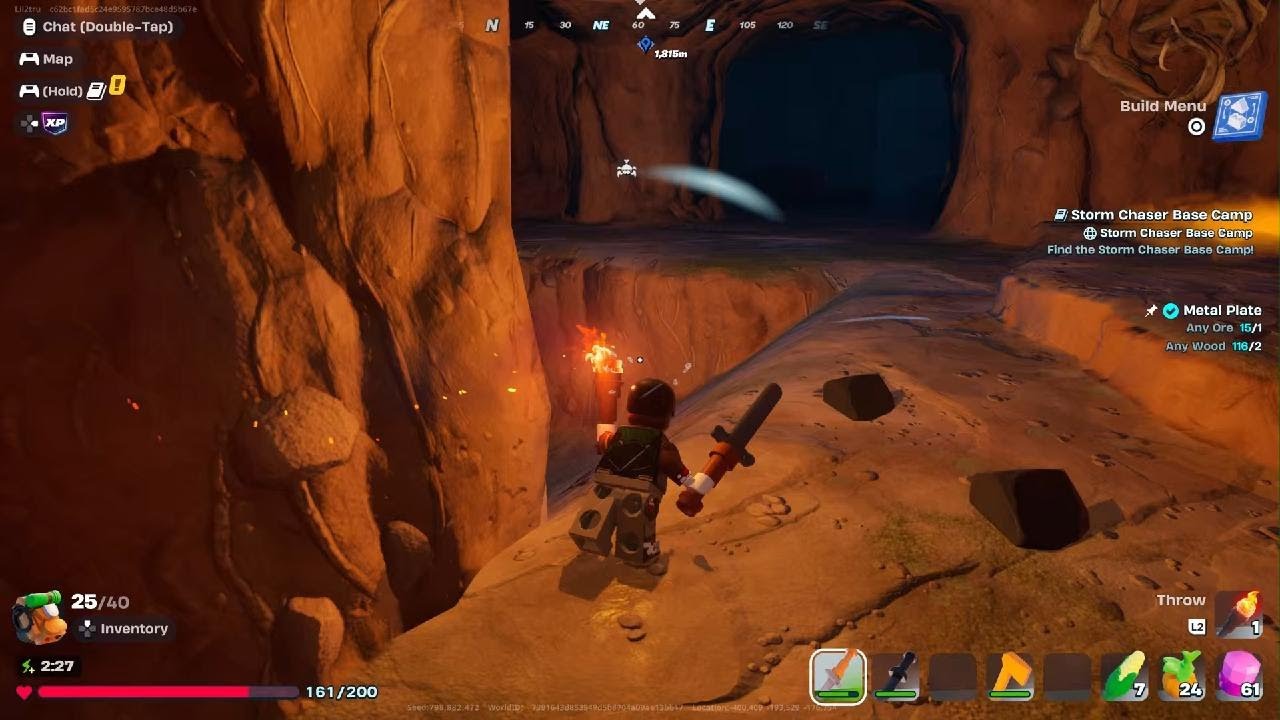Click the villager portrait icon
Viewport: 1280px width, 720px height.
click(40, 618)
